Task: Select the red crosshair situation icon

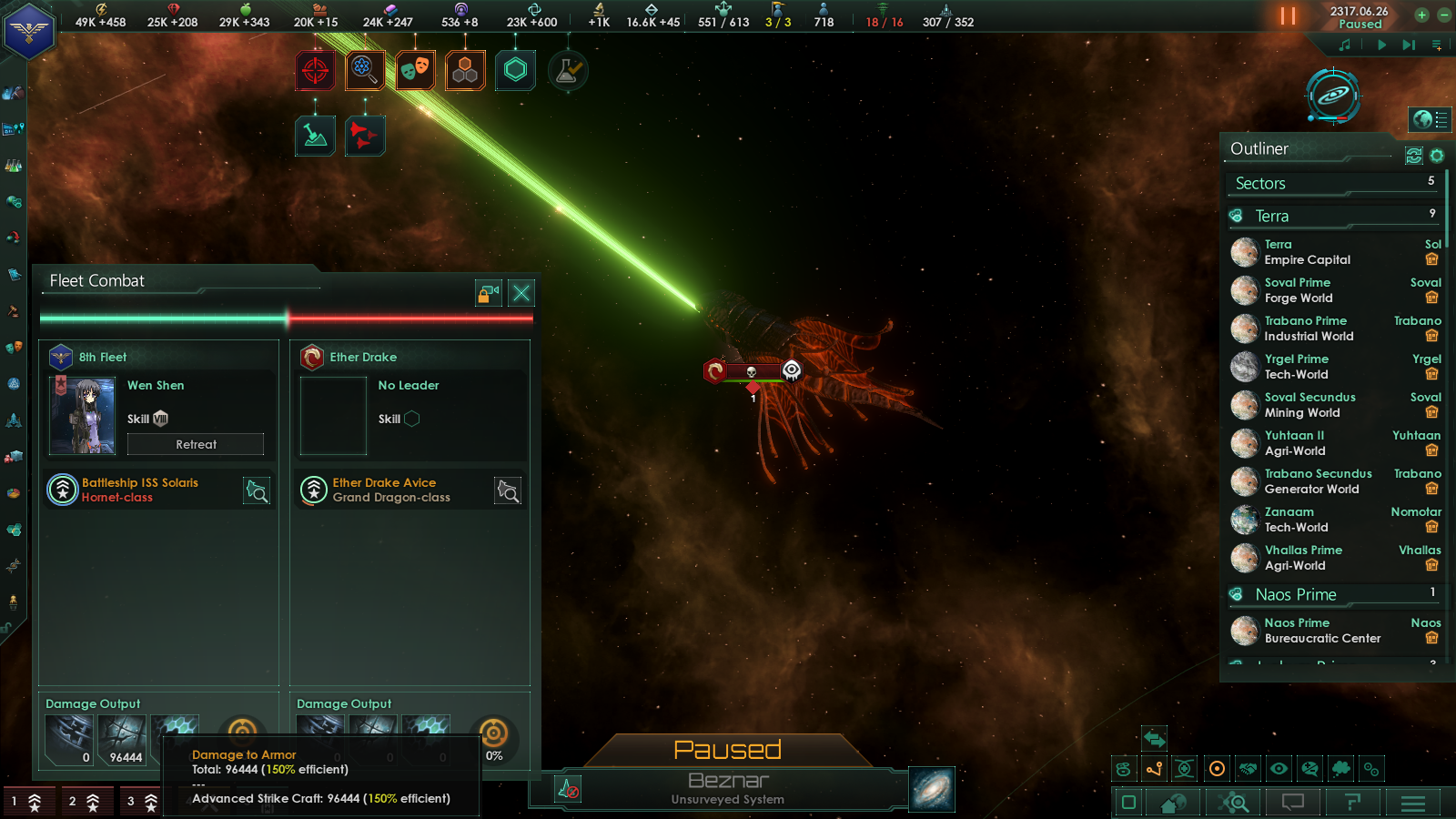Action: click(315, 70)
